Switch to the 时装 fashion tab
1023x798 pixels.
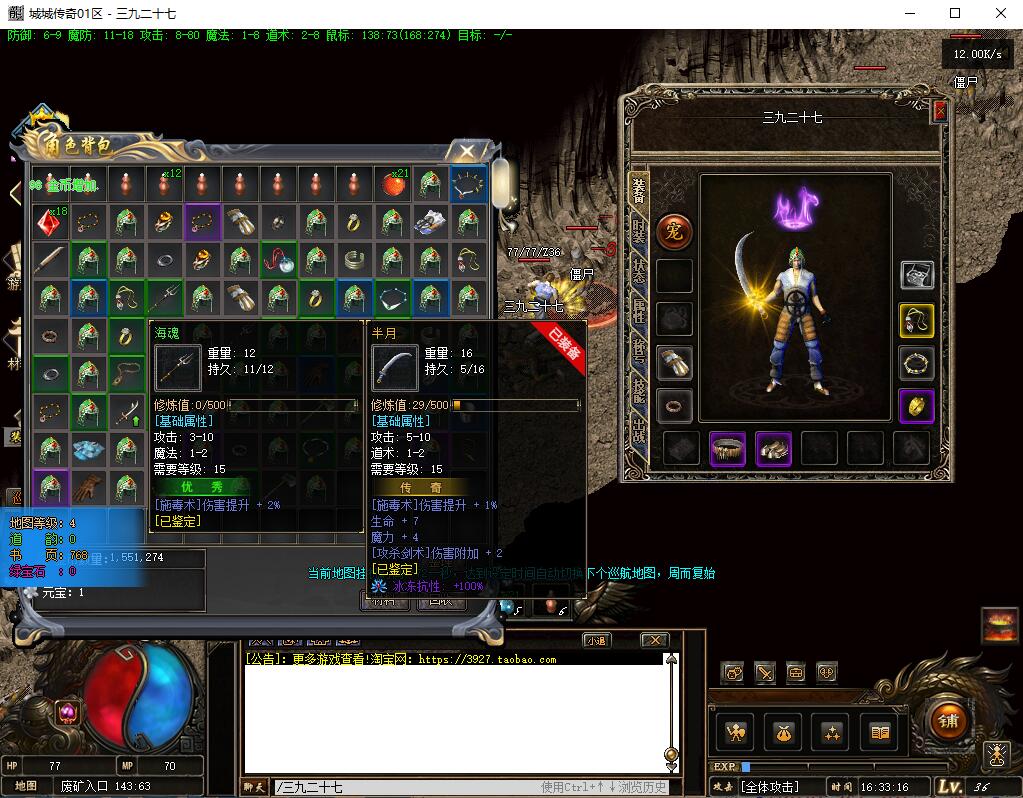pos(638,231)
